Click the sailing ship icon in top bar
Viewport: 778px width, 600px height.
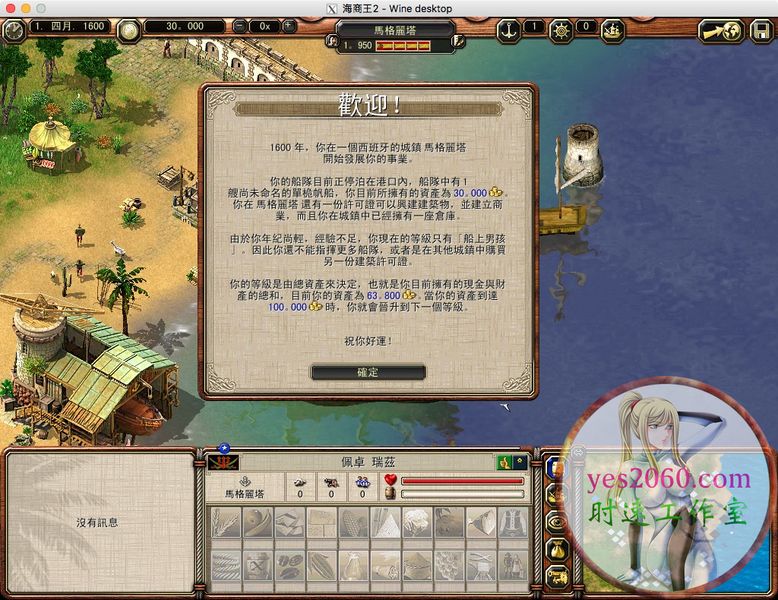[x=612, y=29]
